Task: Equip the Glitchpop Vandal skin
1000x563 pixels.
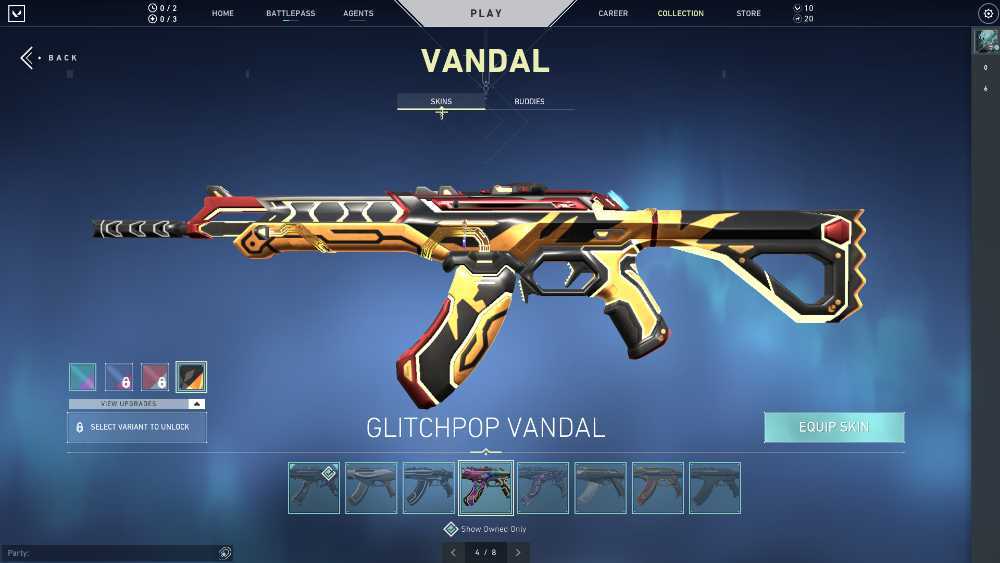Action: pos(834,427)
